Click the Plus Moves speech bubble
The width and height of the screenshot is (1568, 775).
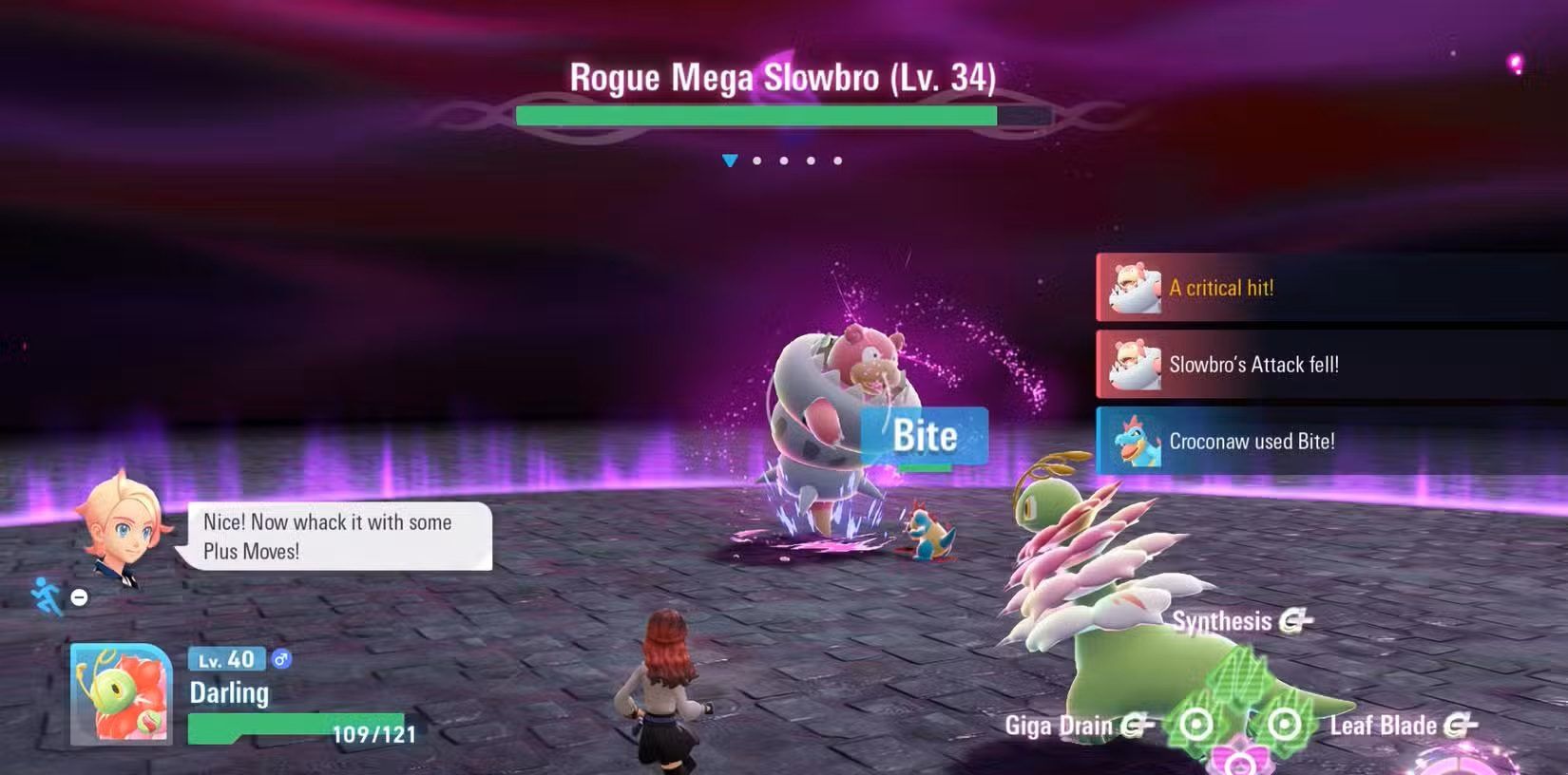337,537
